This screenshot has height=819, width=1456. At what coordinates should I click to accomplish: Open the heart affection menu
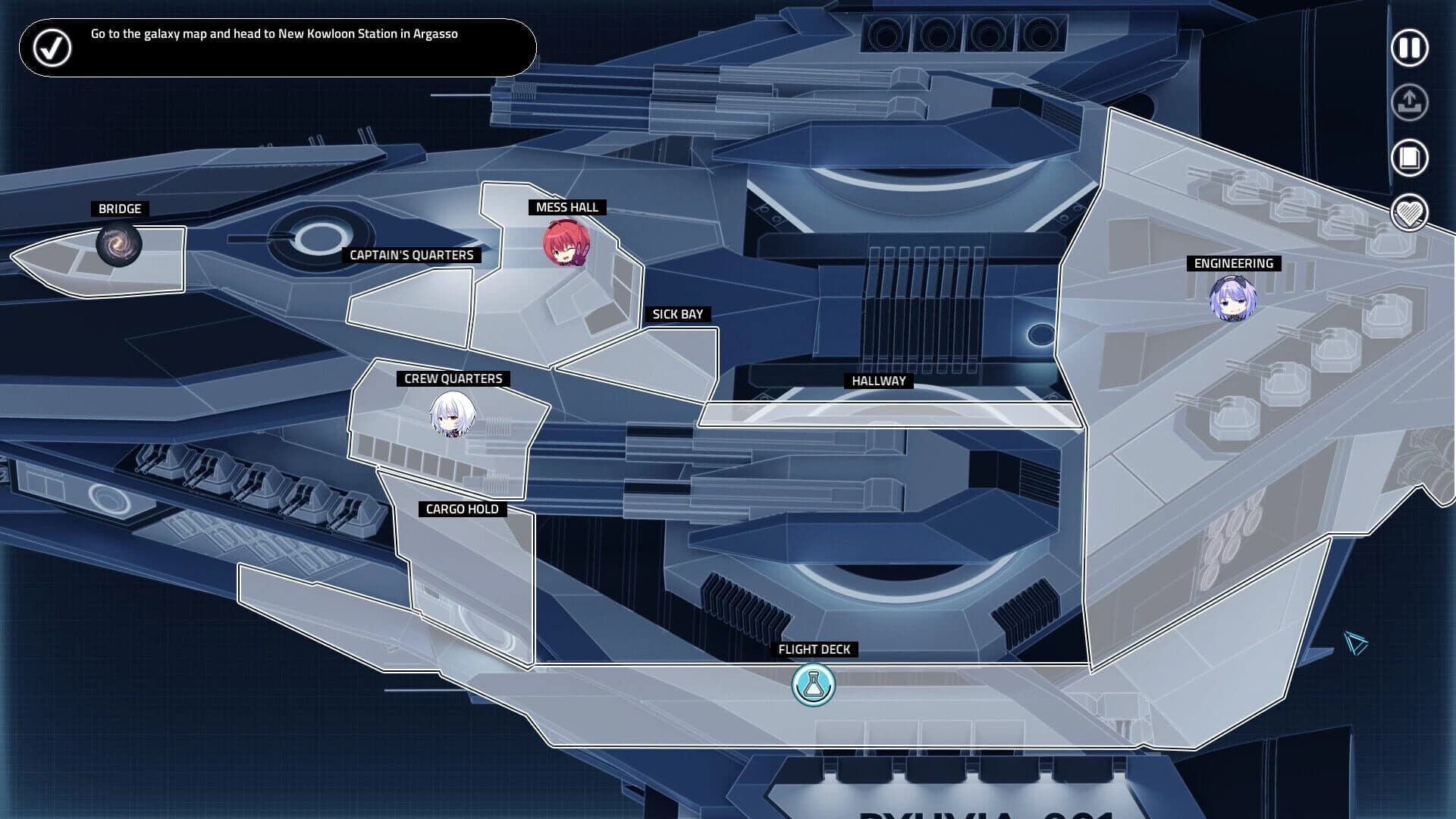coord(1408,213)
